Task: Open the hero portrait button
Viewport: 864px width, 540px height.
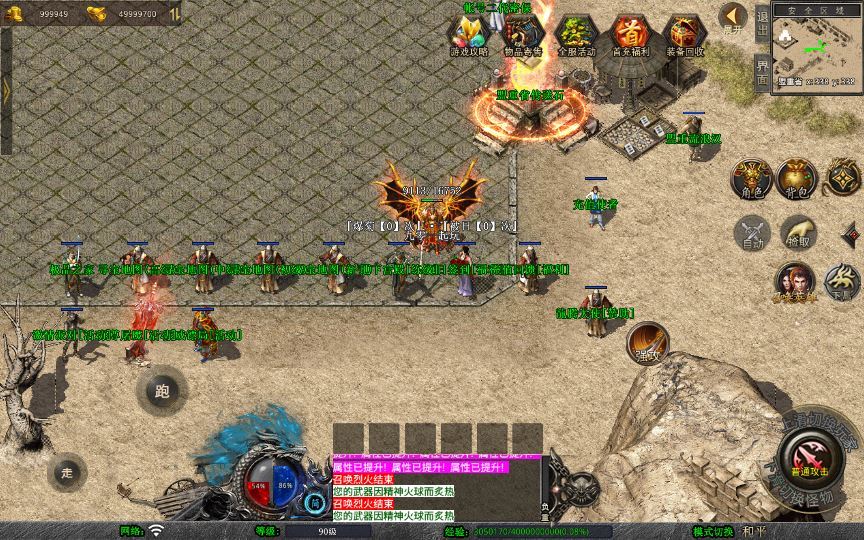Action: point(795,281)
